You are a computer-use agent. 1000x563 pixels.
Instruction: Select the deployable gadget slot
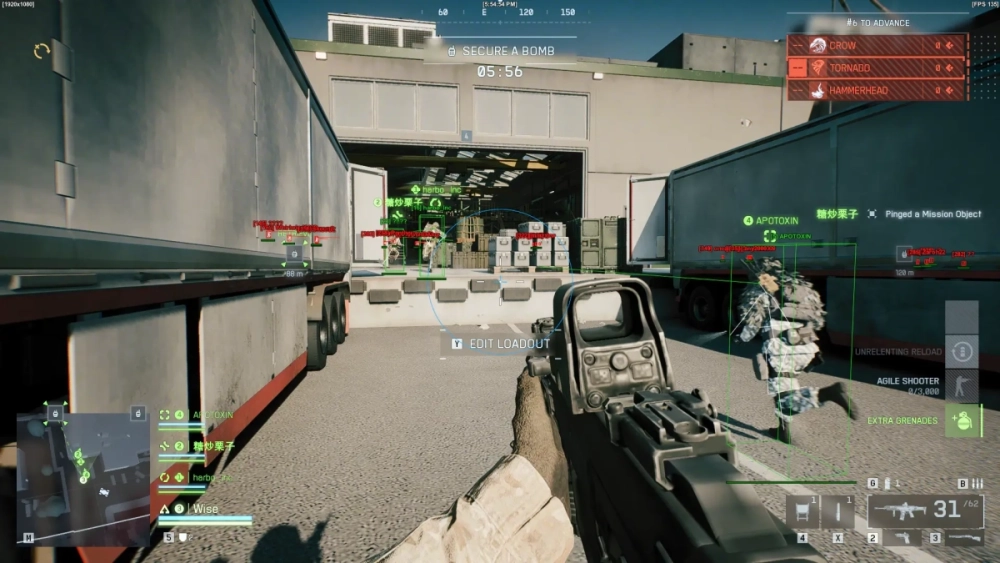(x=802, y=512)
